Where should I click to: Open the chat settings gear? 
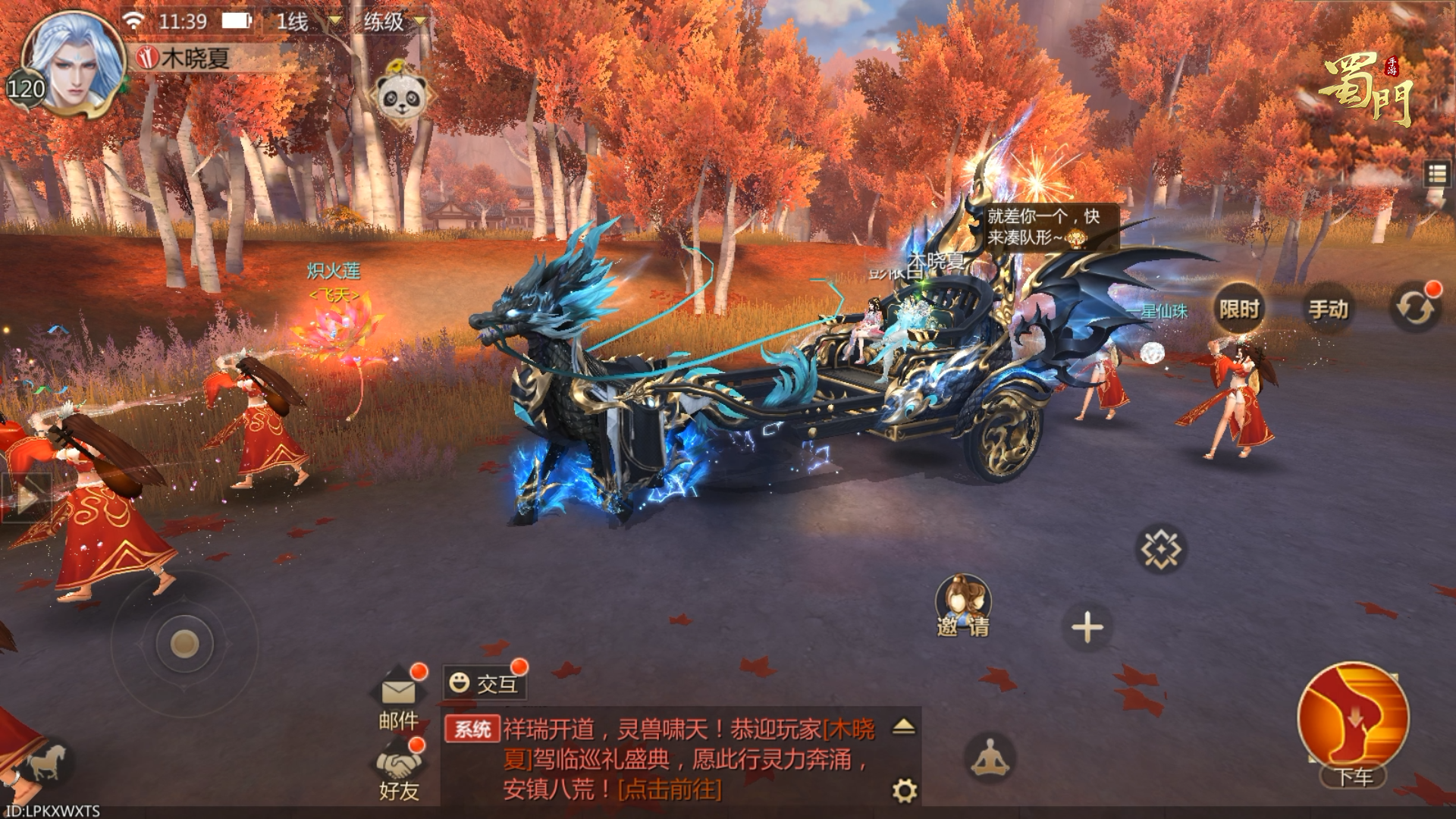(904, 791)
